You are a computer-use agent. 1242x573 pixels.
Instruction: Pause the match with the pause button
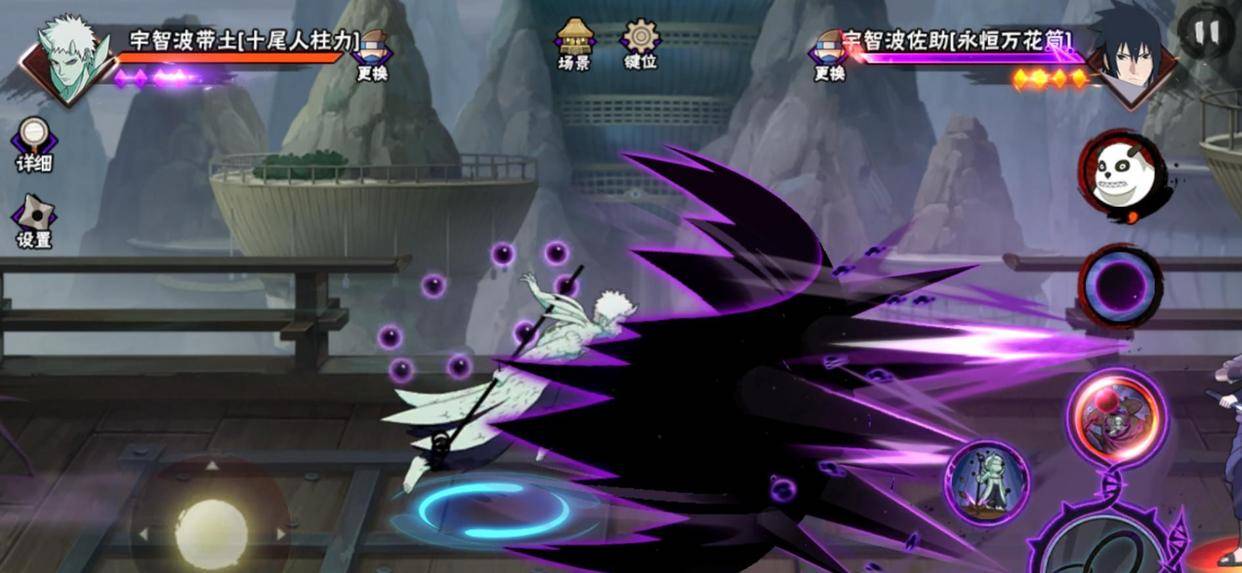pyautogui.click(x=1206, y=33)
